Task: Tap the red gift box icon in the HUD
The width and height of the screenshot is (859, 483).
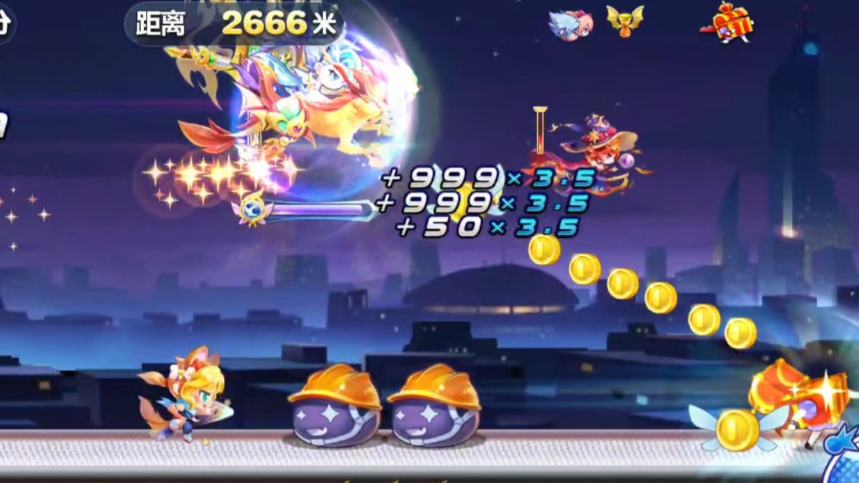Action: pos(733,22)
